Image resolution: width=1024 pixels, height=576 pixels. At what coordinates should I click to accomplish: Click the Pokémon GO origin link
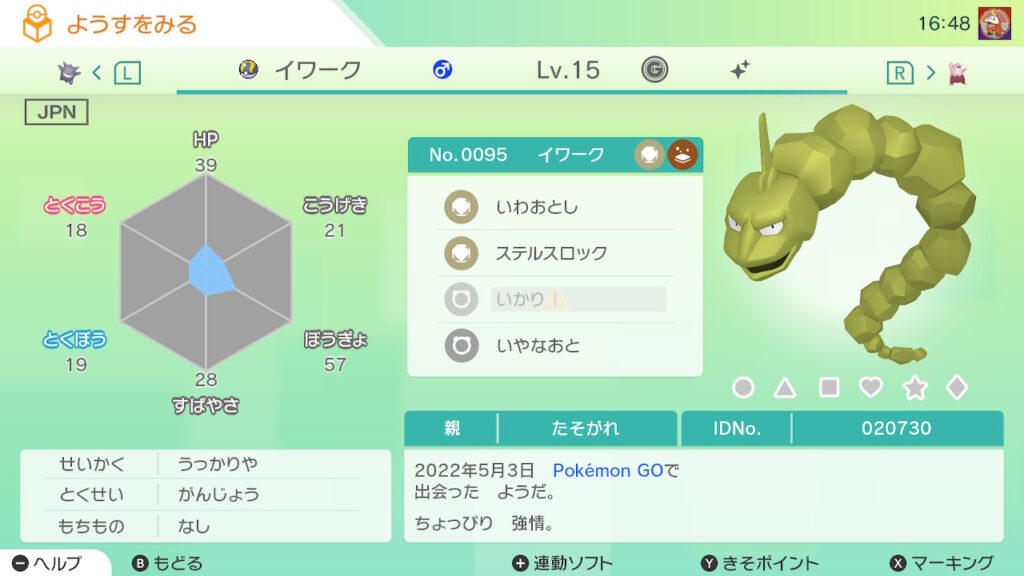tap(608, 470)
